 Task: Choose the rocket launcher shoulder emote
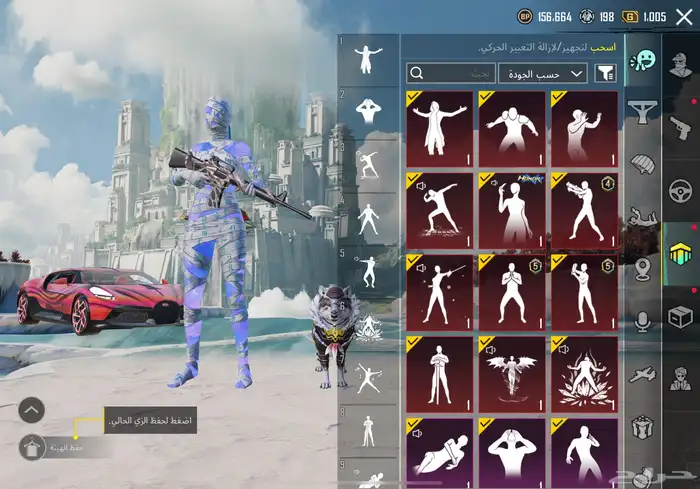point(584,210)
